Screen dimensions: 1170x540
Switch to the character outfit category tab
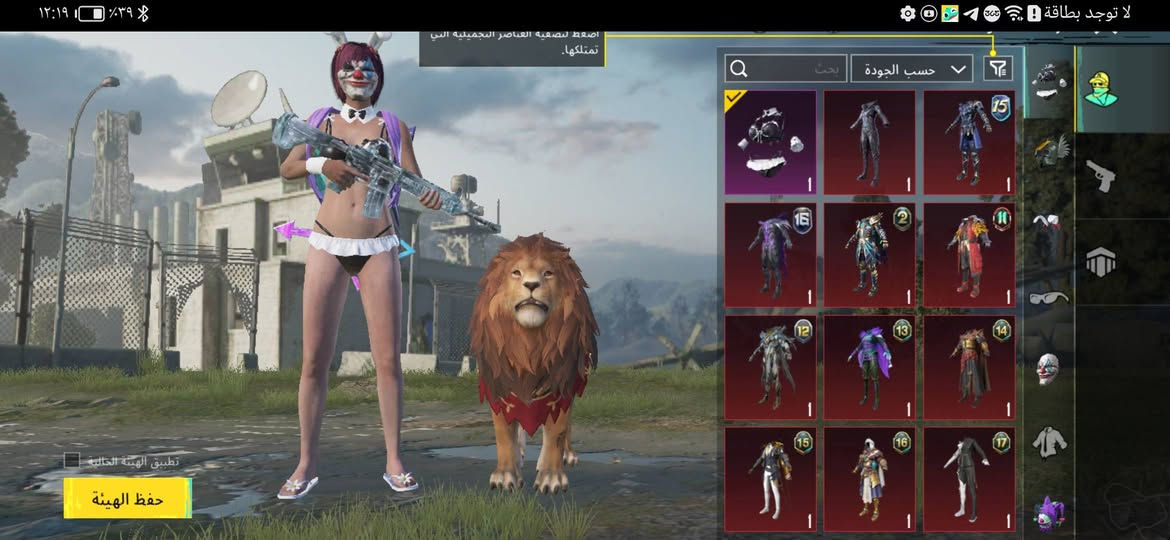pos(1100,88)
